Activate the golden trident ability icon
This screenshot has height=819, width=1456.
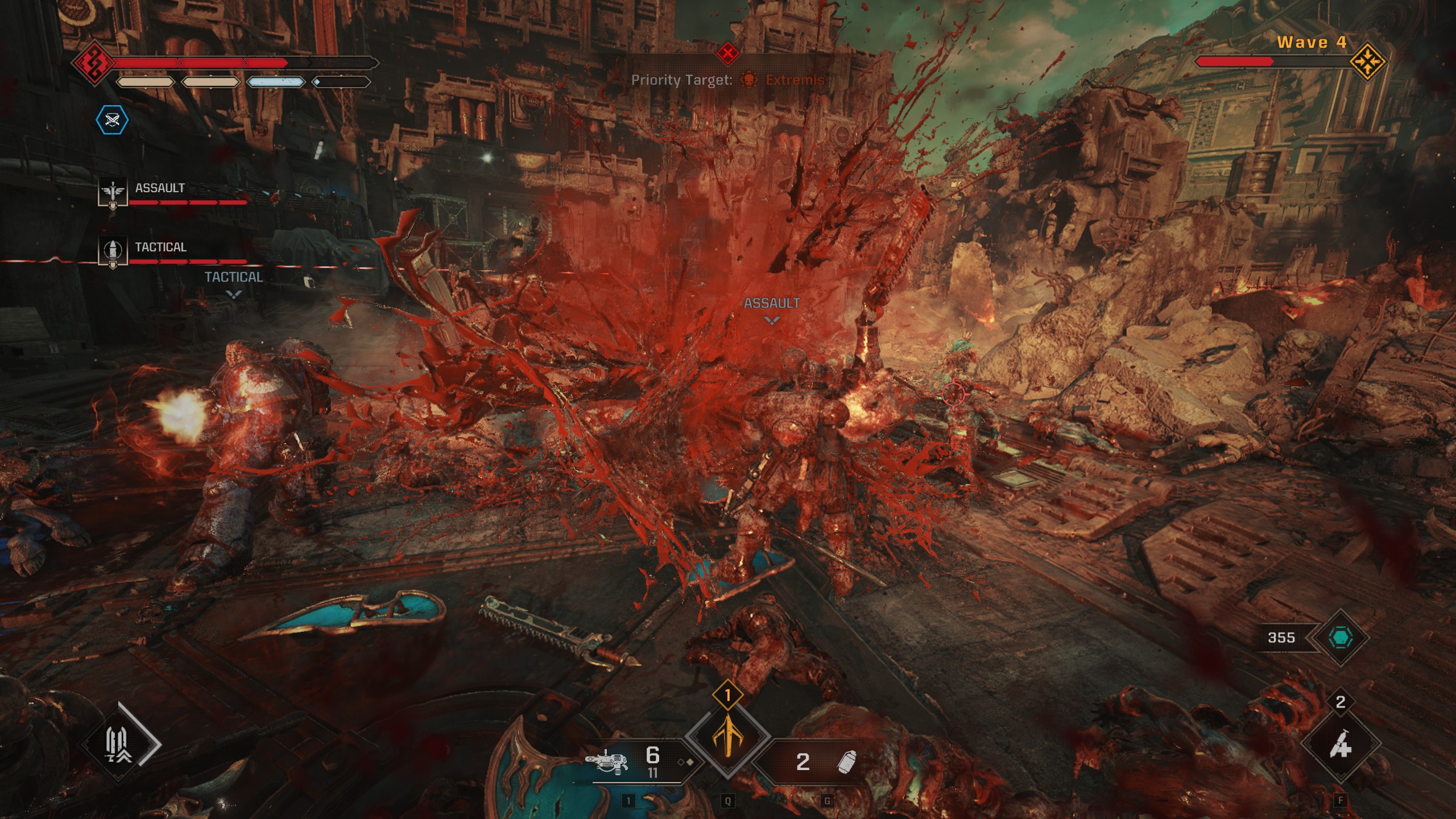point(727,738)
